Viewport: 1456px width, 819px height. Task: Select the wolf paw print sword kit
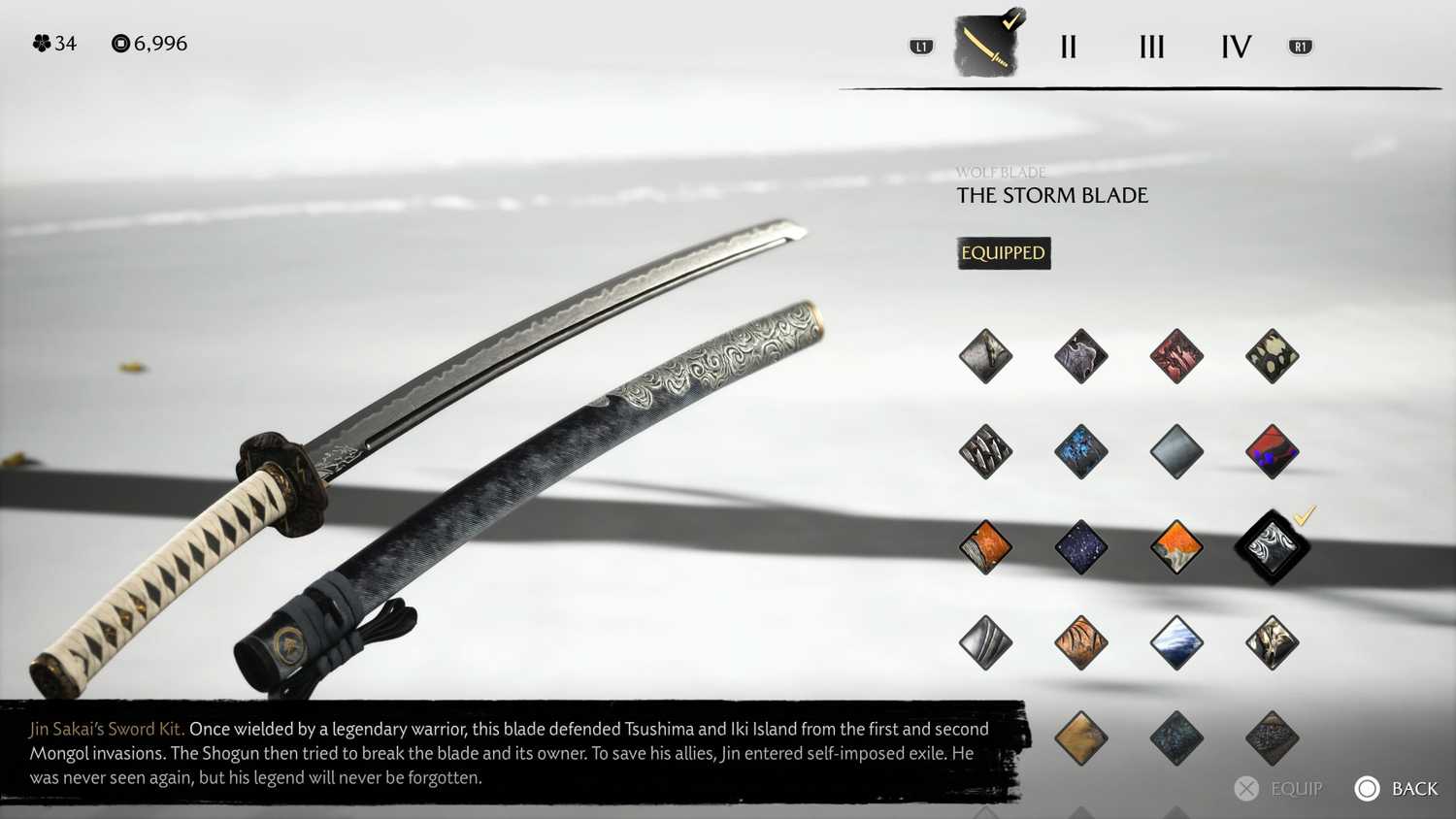click(x=1272, y=354)
